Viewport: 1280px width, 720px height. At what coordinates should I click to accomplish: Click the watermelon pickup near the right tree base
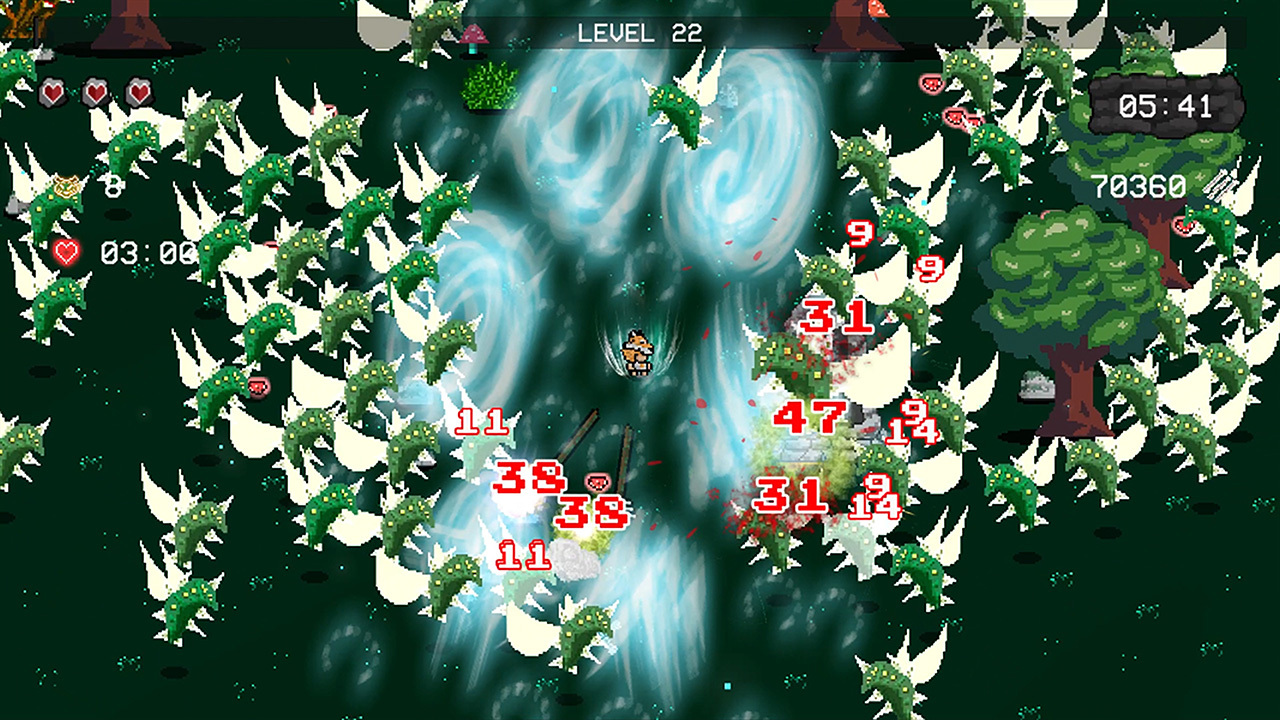tap(1186, 227)
